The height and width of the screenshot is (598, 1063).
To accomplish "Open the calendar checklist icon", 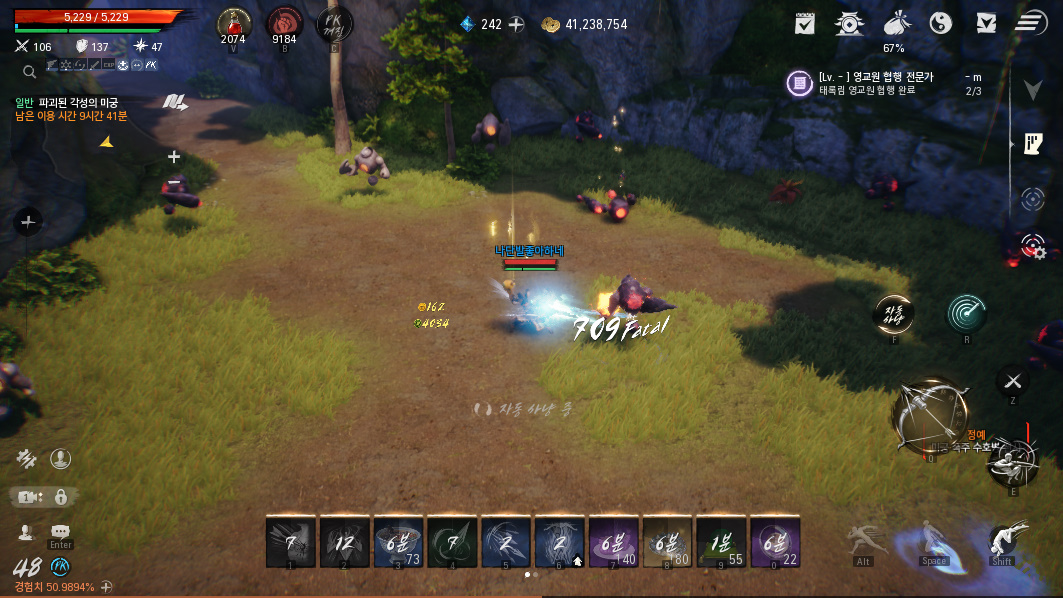I will pyautogui.click(x=805, y=23).
